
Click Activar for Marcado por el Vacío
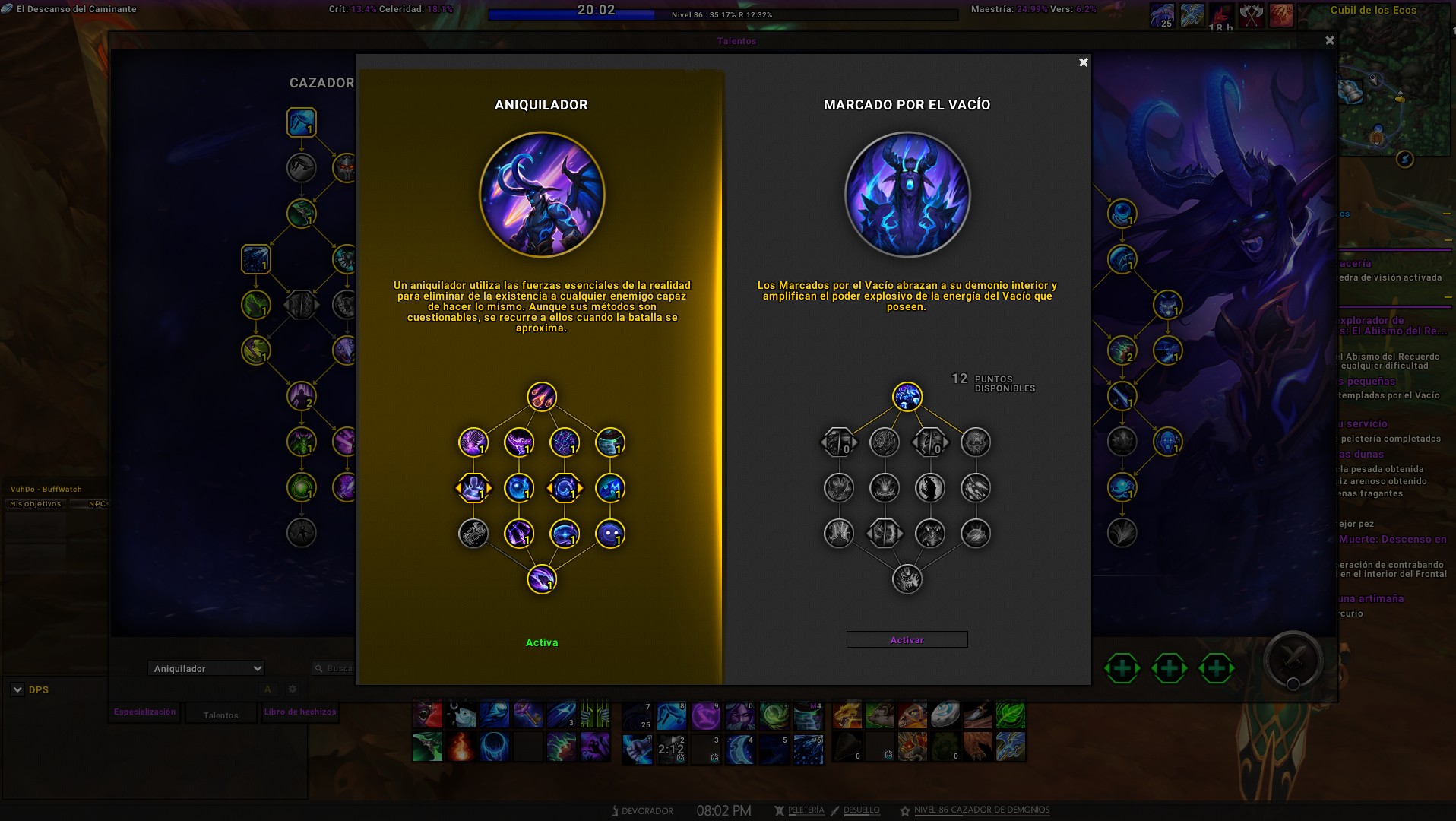(x=907, y=640)
